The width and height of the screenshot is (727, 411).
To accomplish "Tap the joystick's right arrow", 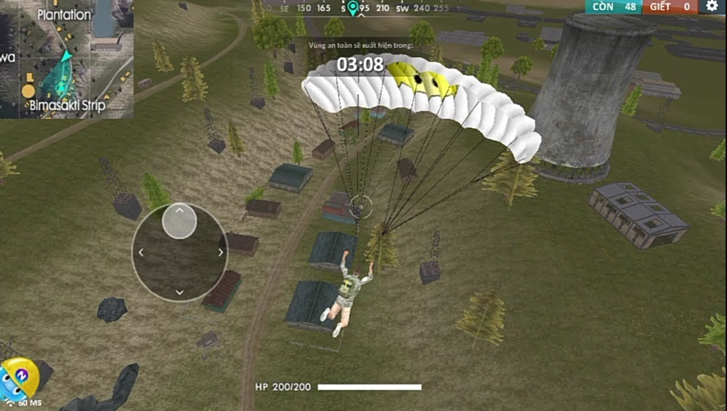I will click(220, 253).
